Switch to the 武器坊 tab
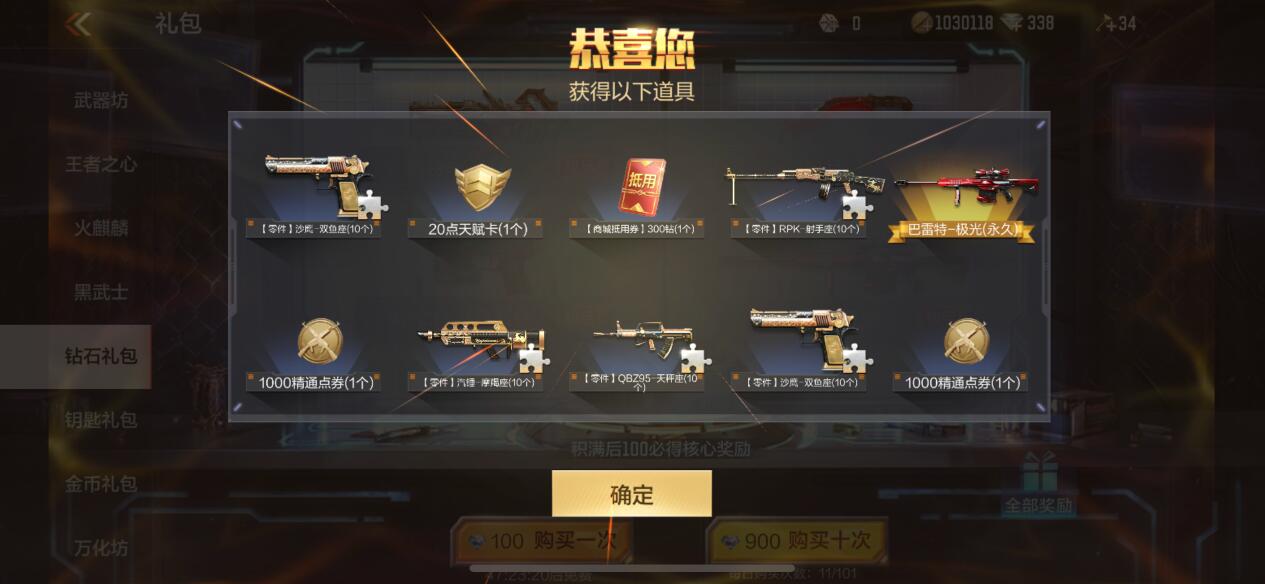The width and height of the screenshot is (1265, 584). 100,100
